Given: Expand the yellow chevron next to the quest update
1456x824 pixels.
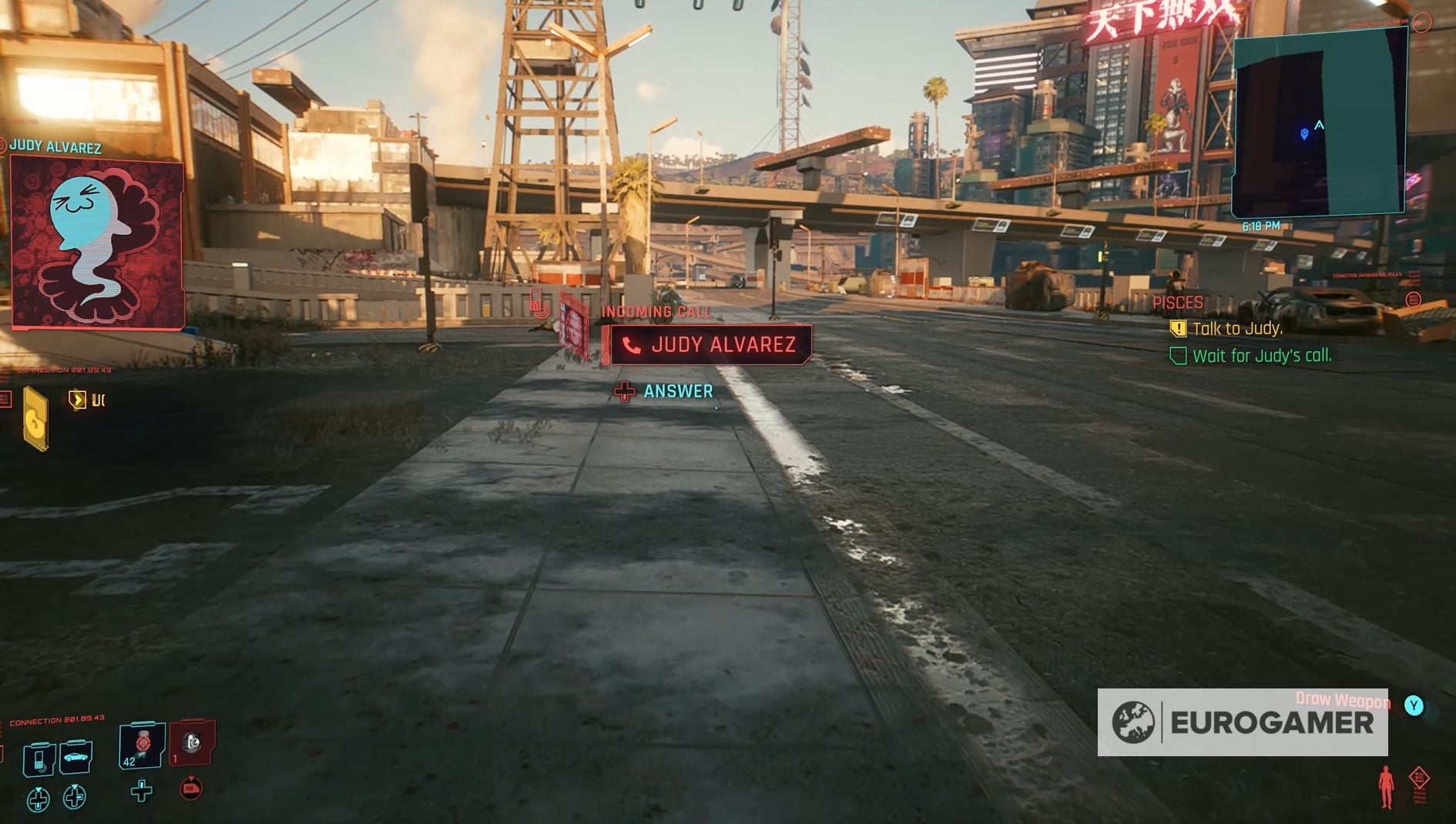Looking at the screenshot, I should tap(77, 398).
